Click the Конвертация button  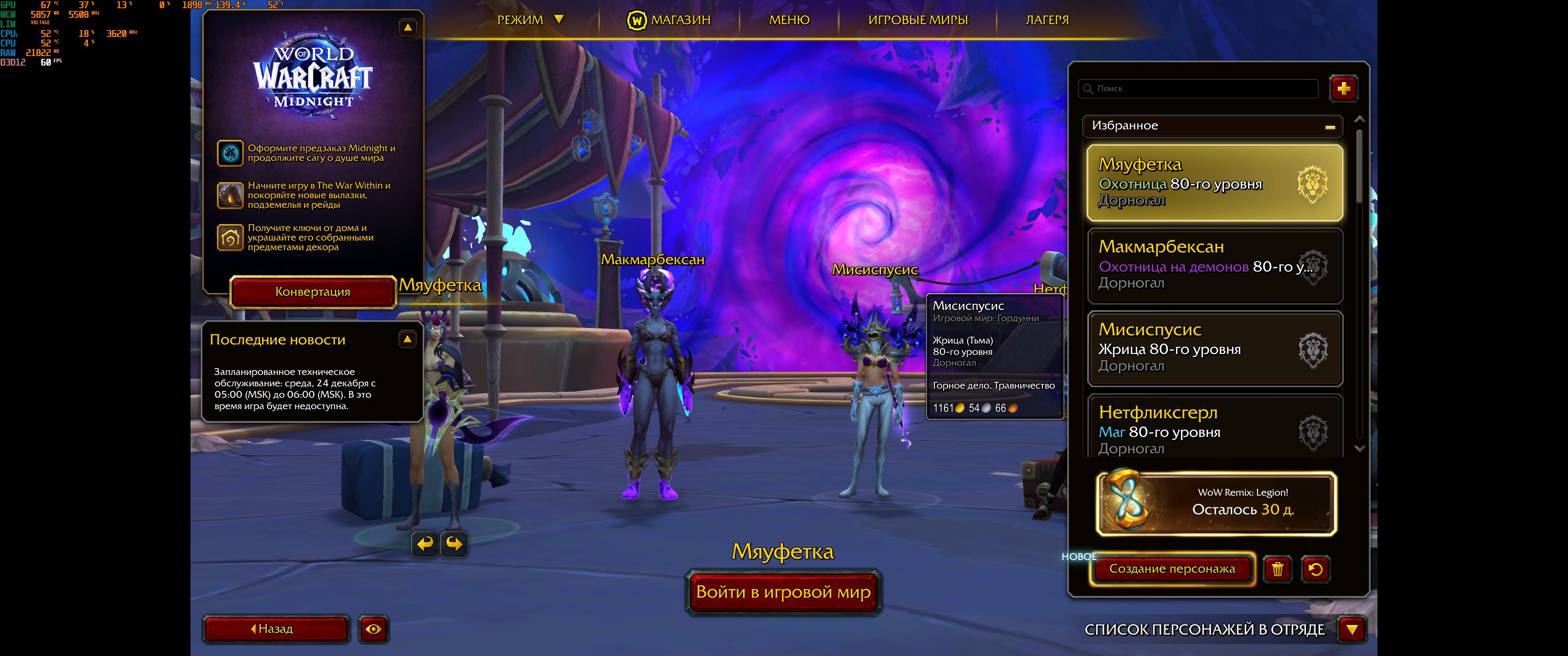click(x=312, y=292)
